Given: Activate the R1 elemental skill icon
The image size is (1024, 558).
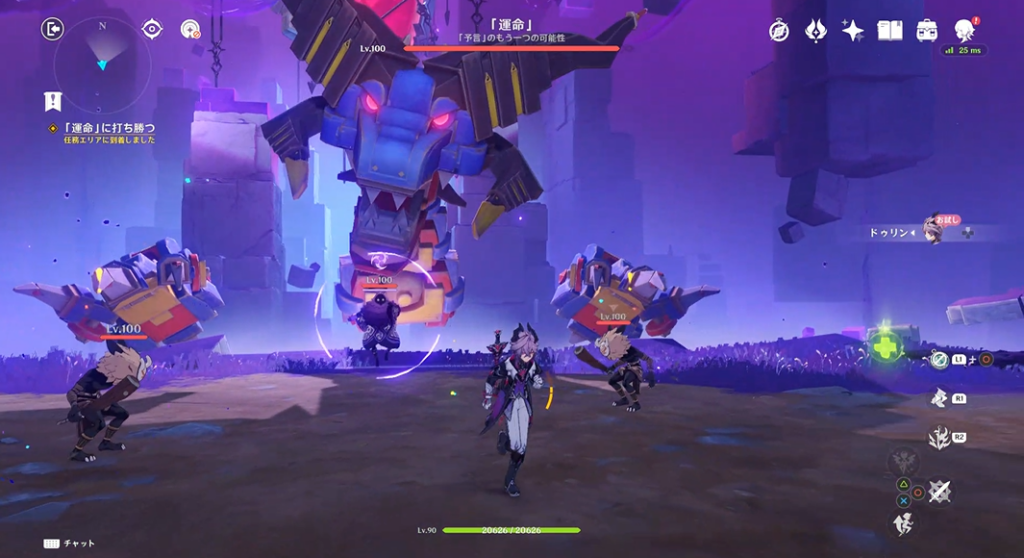Looking at the screenshot, I should [939, 398].
